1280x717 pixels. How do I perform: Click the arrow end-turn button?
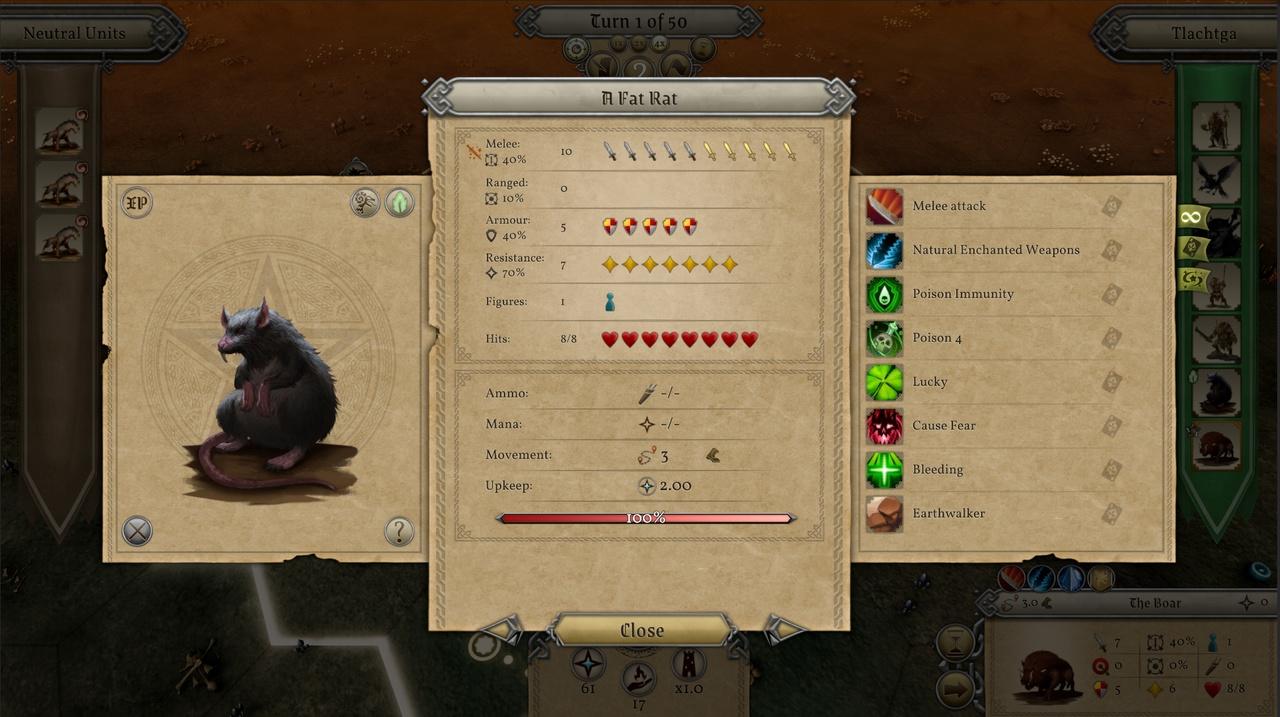pos(955,689)
